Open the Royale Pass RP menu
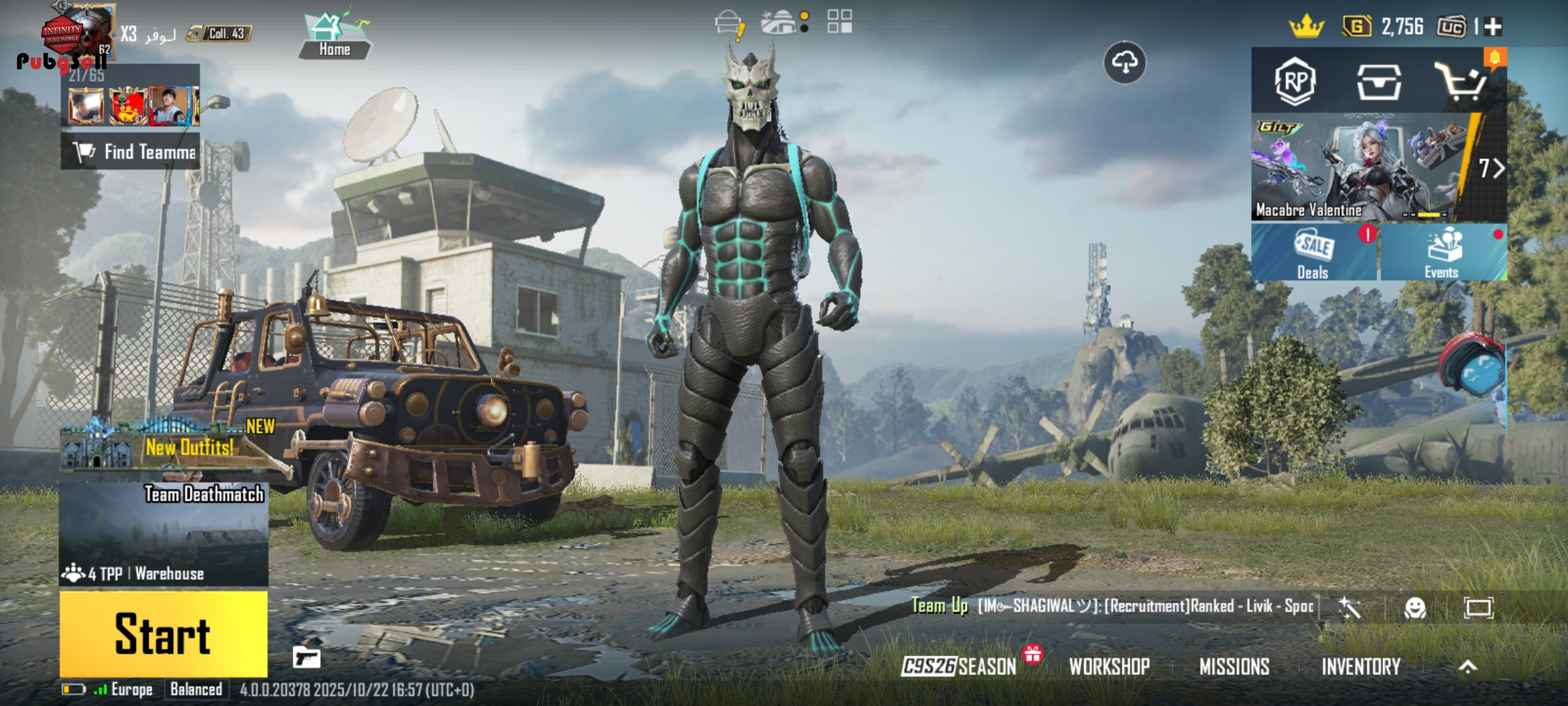This screenshot has height=706, width=1568. (1295, 82)
